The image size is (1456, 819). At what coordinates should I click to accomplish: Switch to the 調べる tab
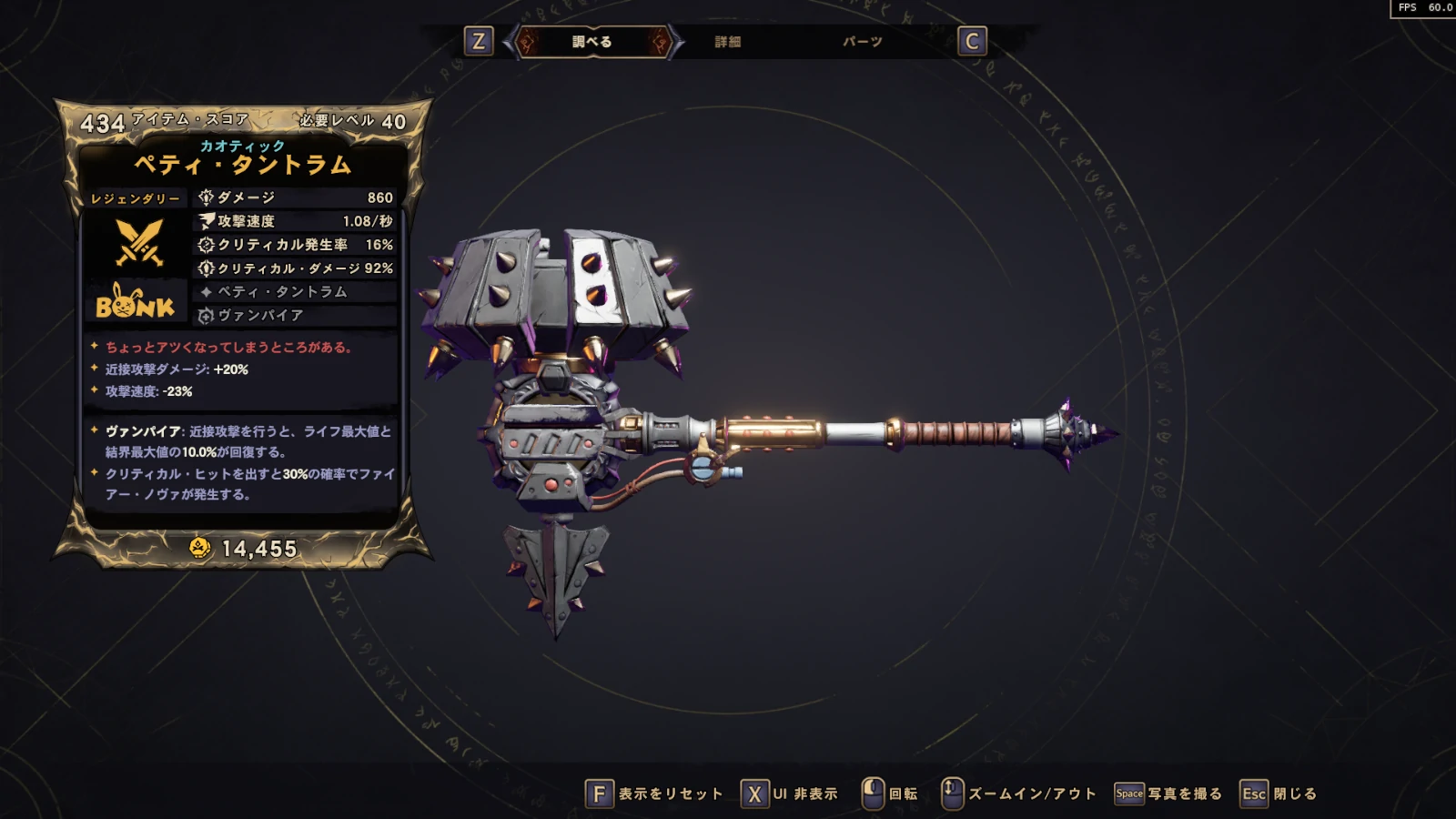click(591, 42)
